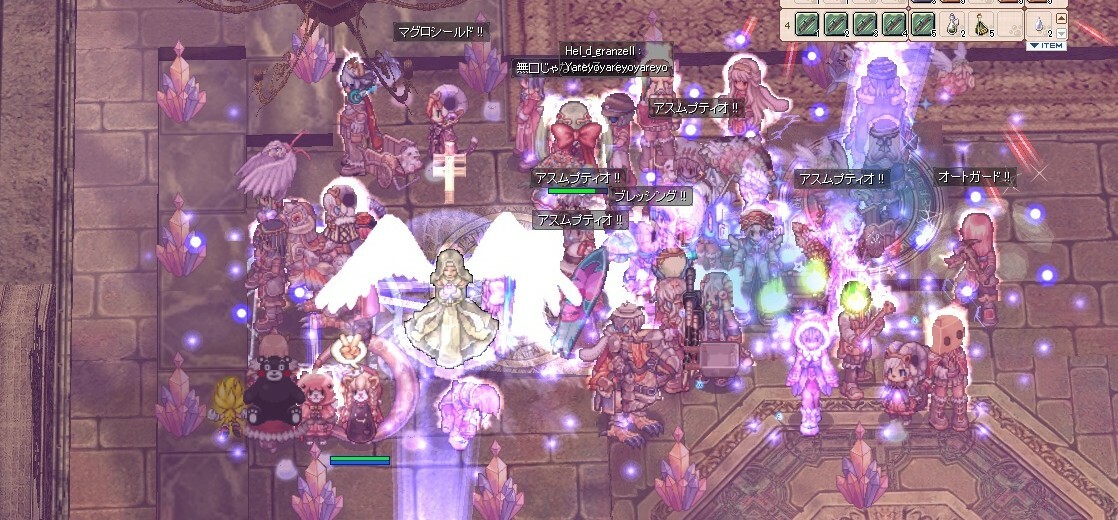
Task: Use the round green potion bottle slot
Action: coord(952,23)
